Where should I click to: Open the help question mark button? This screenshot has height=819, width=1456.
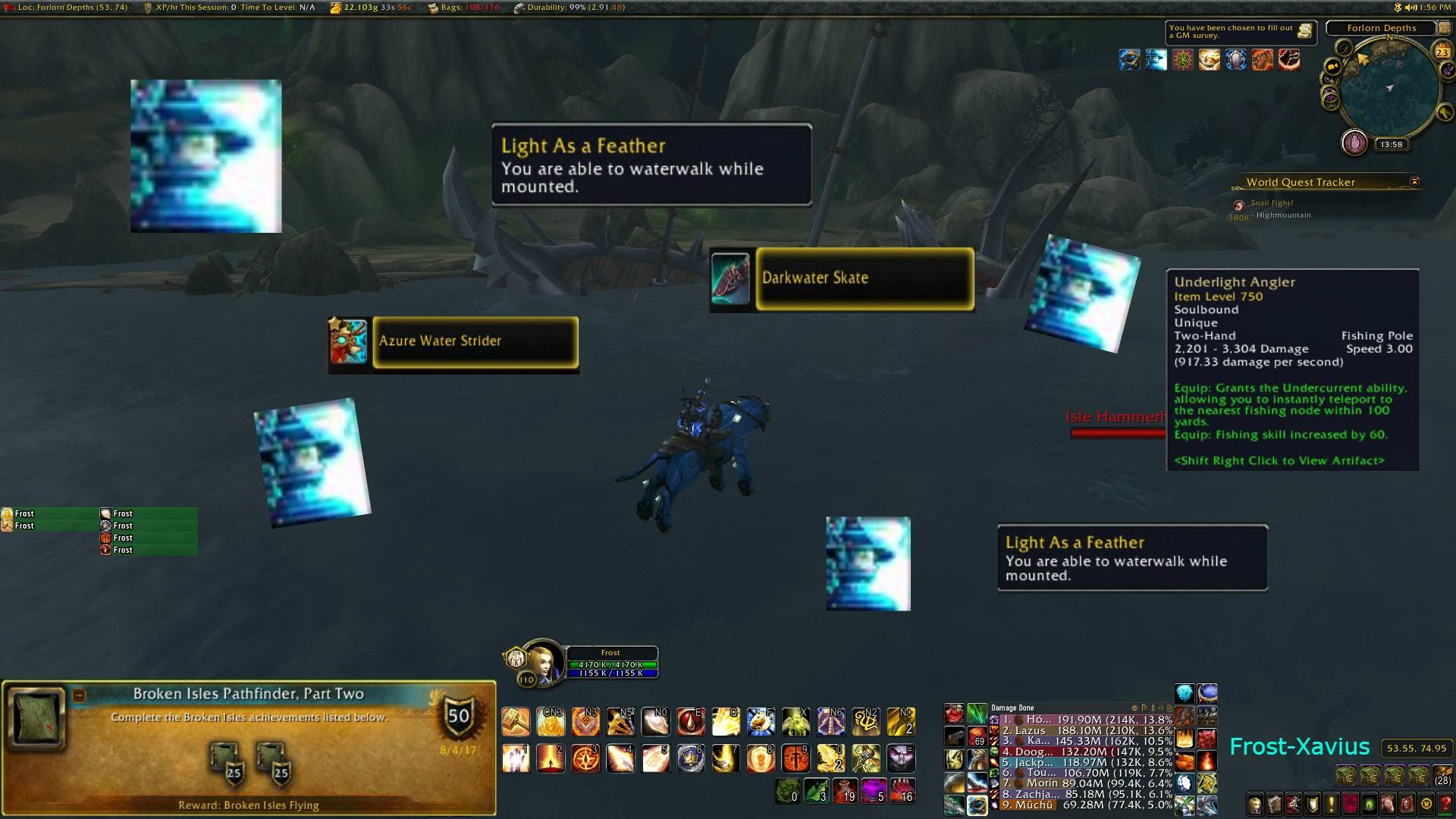[1445, 804]
